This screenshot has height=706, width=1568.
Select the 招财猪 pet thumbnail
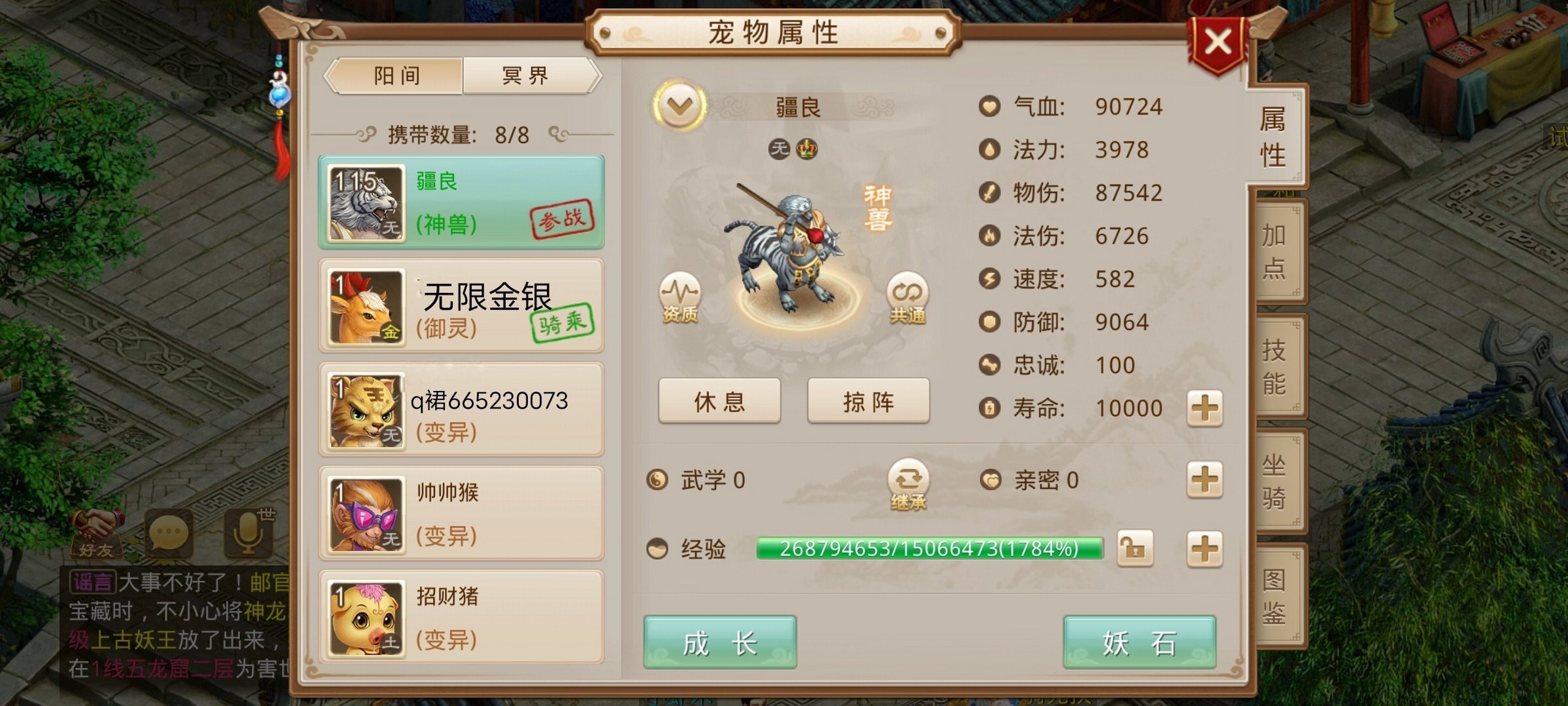pyautogui.click(x=365, y=617)
